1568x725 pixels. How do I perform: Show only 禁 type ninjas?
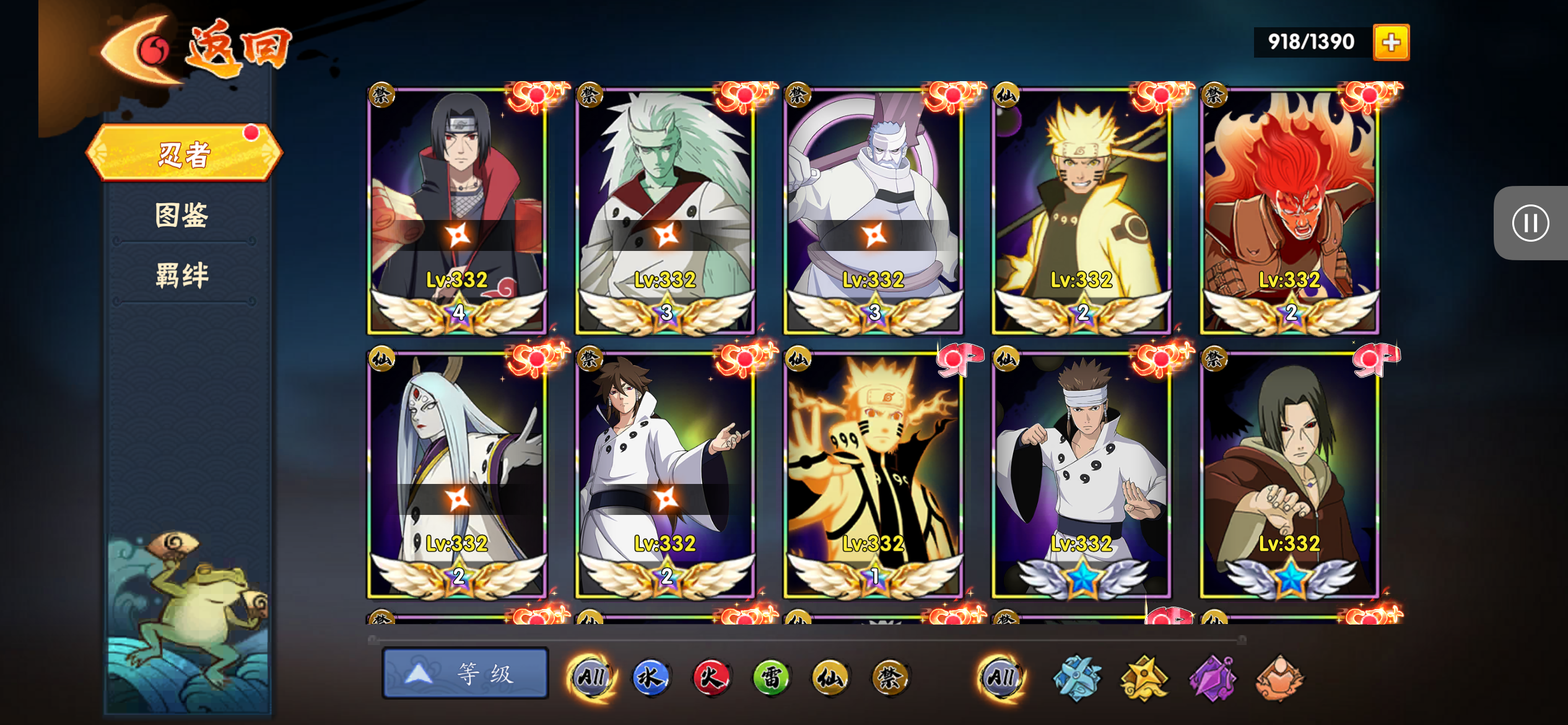point(890,677)
